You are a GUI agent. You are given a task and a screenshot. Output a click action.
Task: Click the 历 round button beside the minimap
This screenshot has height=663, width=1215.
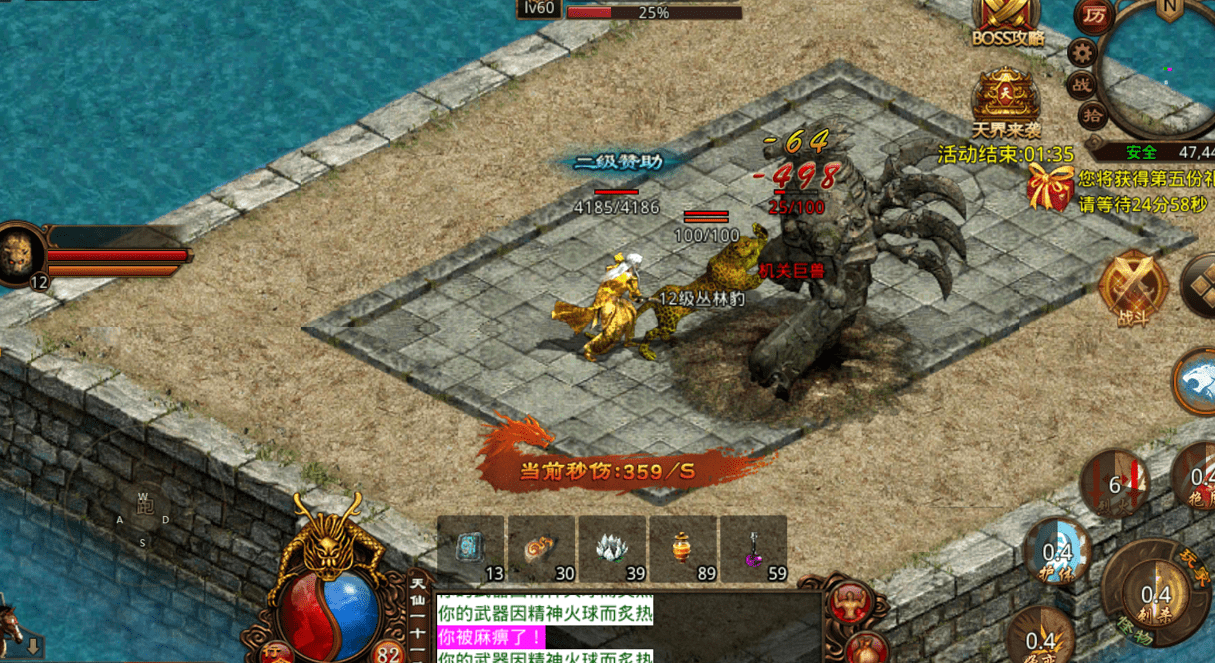tap(1094, 16)
